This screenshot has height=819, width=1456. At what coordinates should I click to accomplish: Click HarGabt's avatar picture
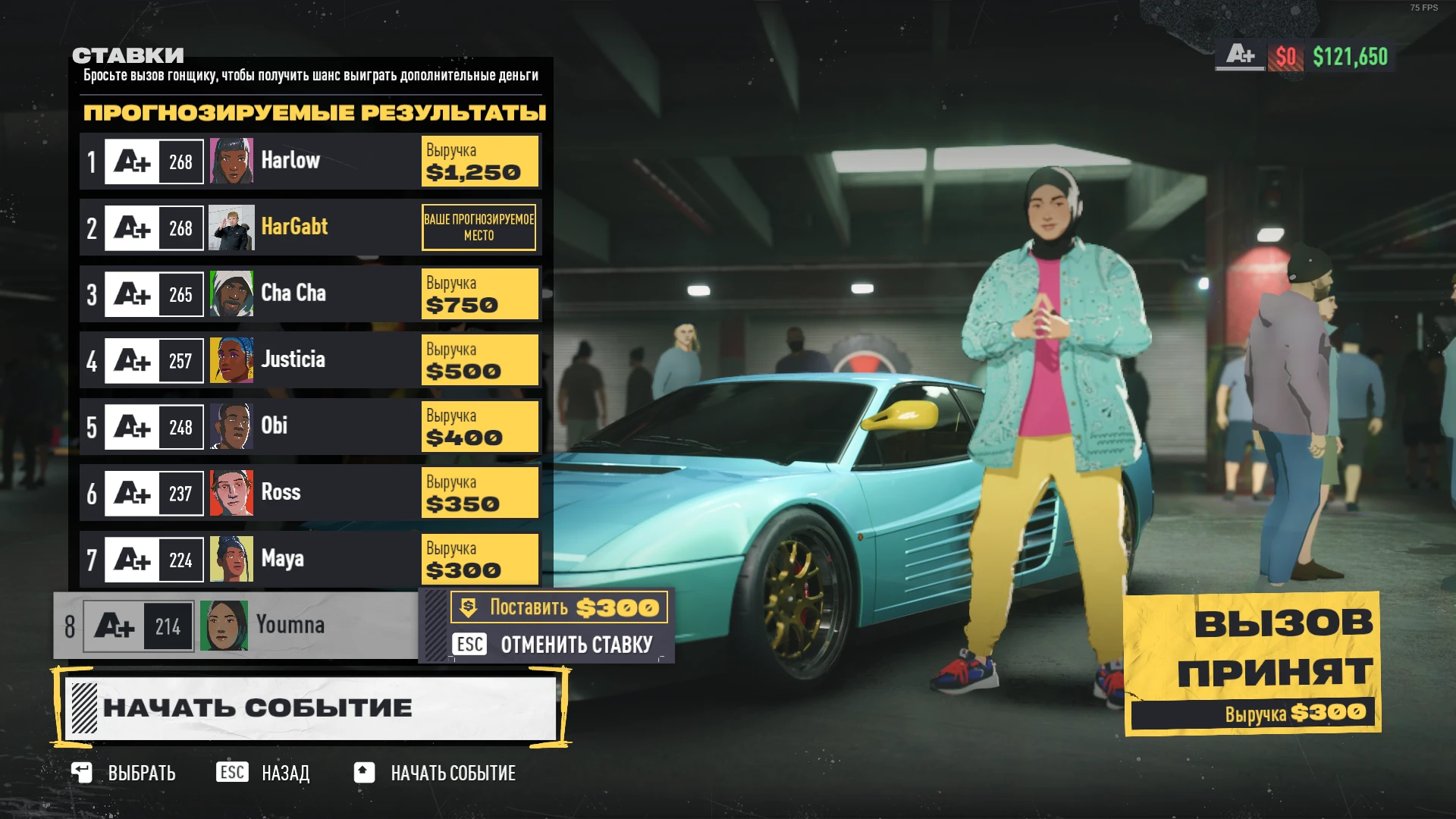click(231, 227)
